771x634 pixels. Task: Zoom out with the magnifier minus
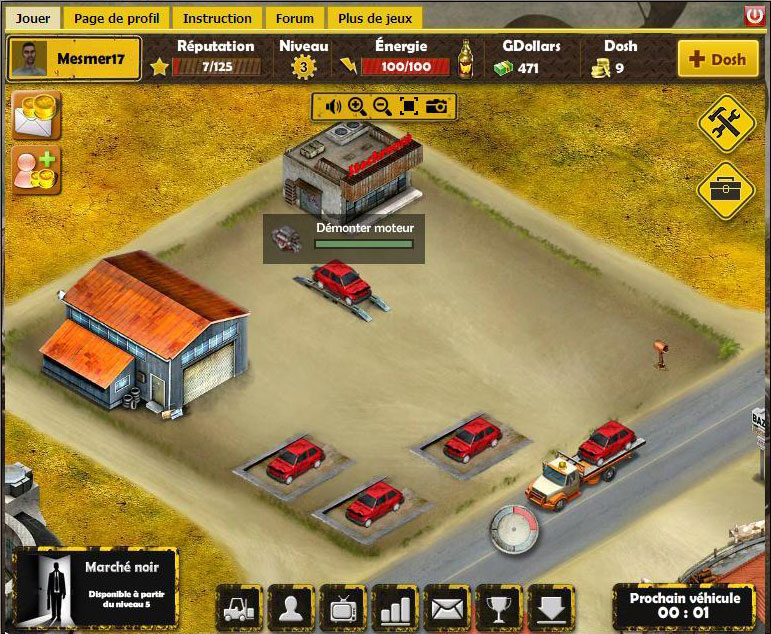coord(382,106)
